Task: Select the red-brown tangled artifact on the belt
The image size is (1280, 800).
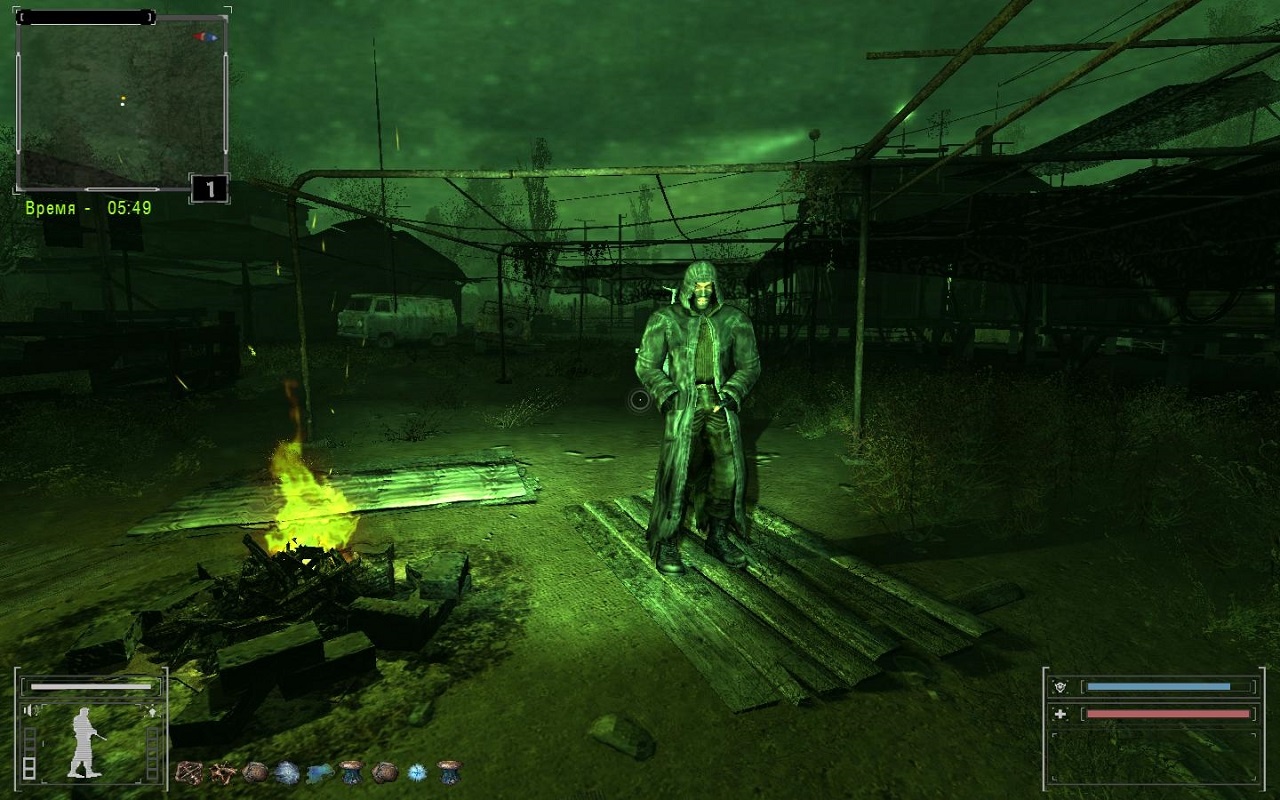Action: pyautogui.click(x=190, y=772)
